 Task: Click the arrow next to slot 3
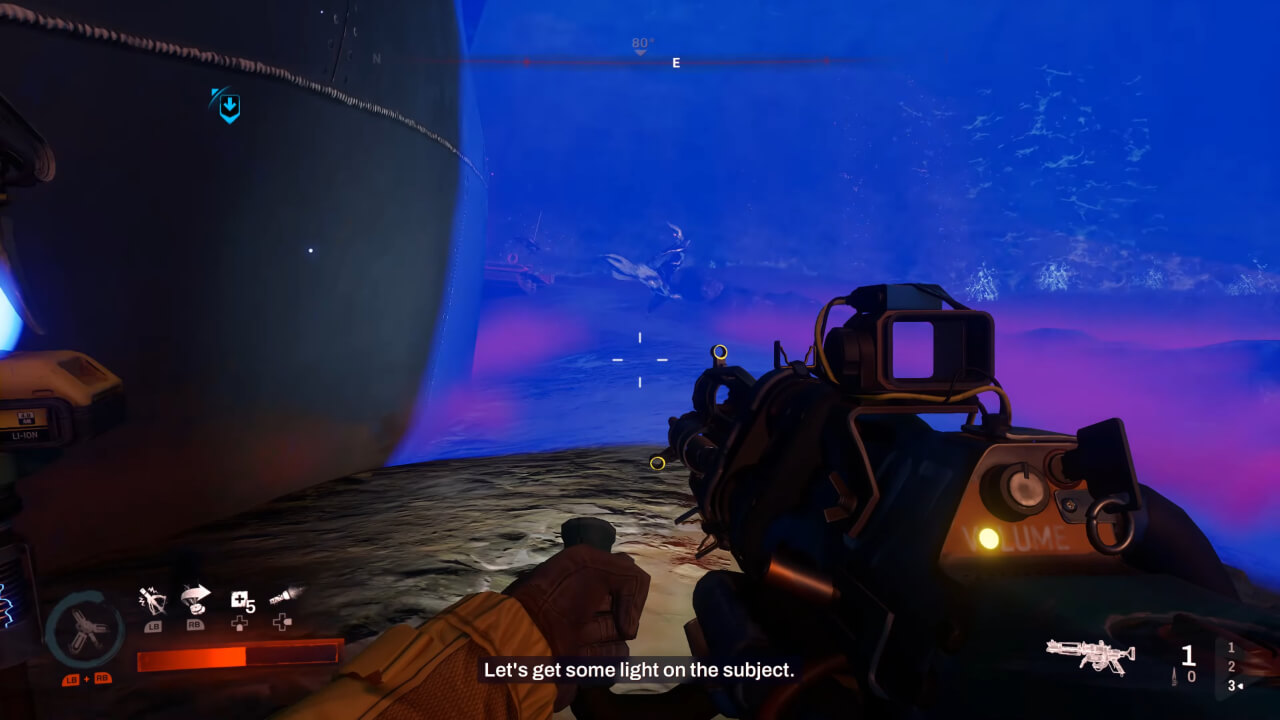tap(1240, 685)
